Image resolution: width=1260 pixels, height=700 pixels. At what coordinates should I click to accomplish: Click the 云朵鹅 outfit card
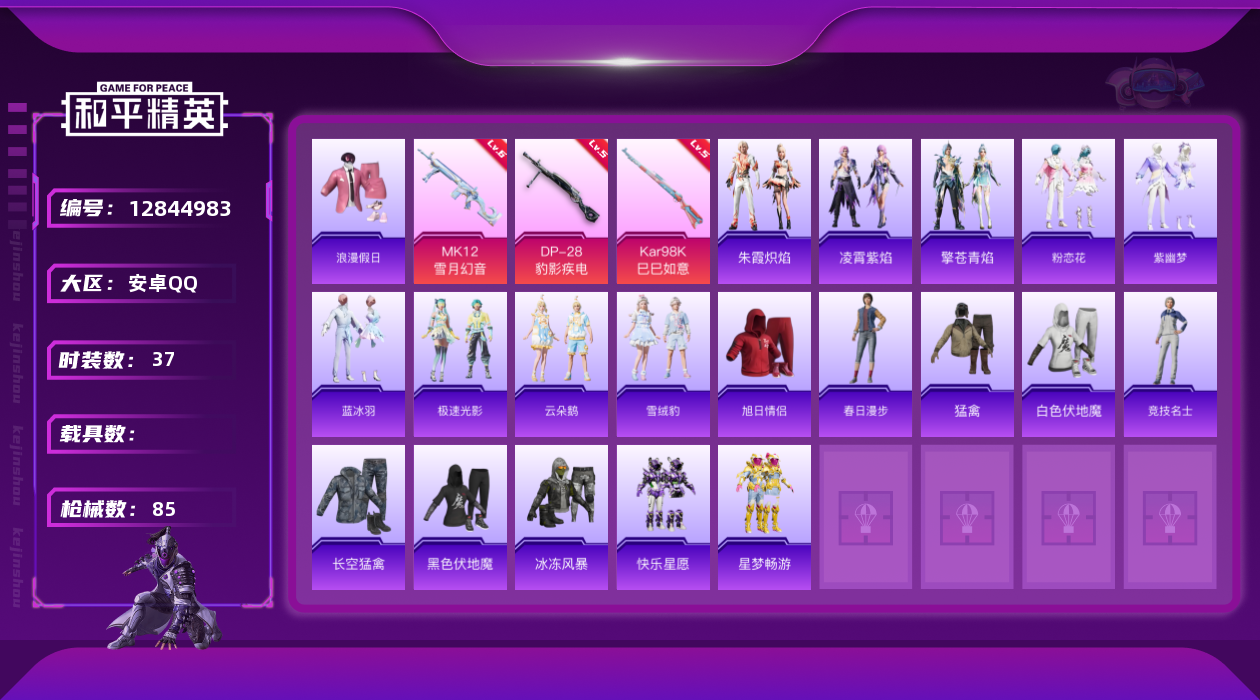[561, 364]
